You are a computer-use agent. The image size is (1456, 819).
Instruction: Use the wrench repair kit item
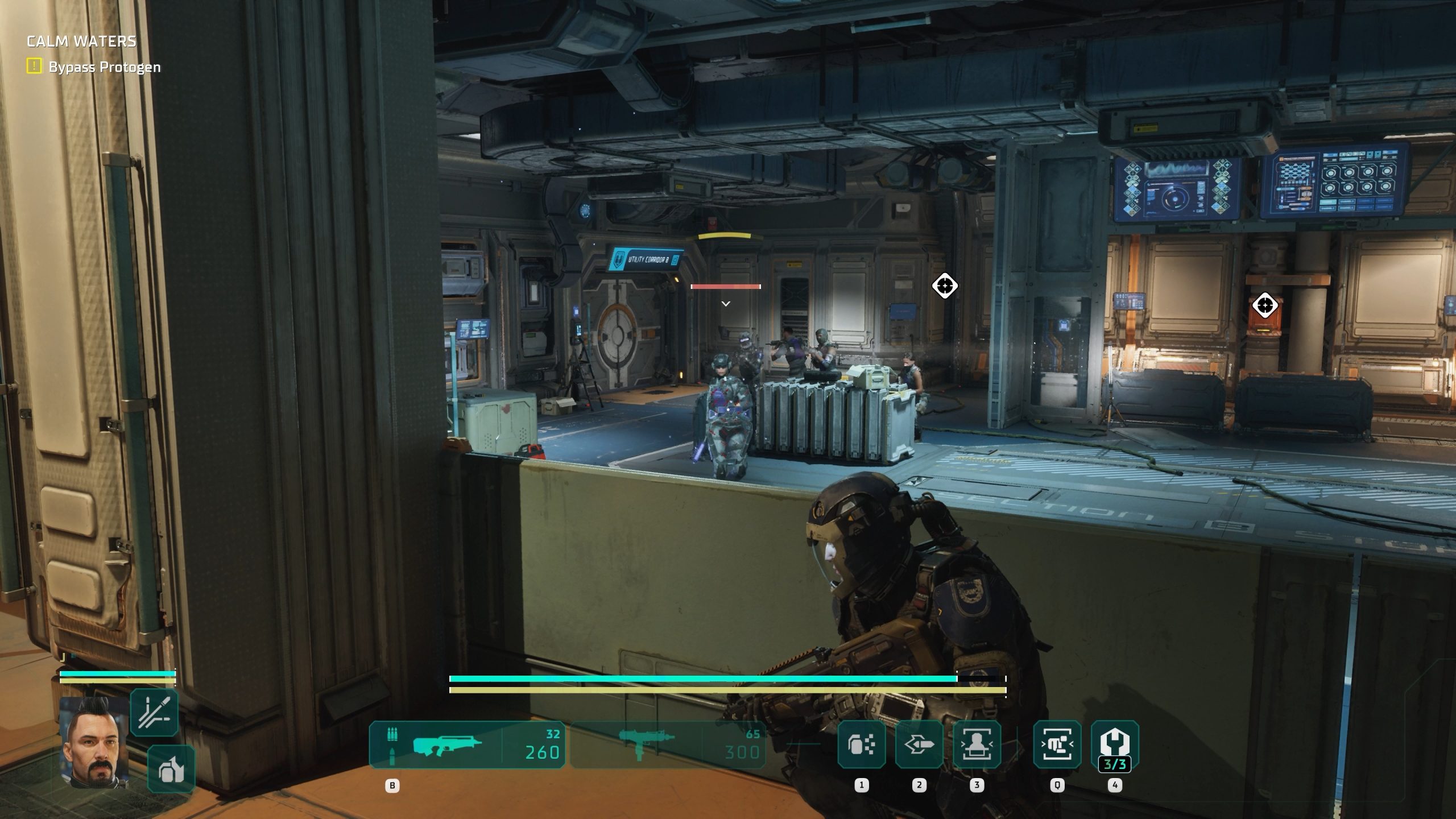point(1115,744)
